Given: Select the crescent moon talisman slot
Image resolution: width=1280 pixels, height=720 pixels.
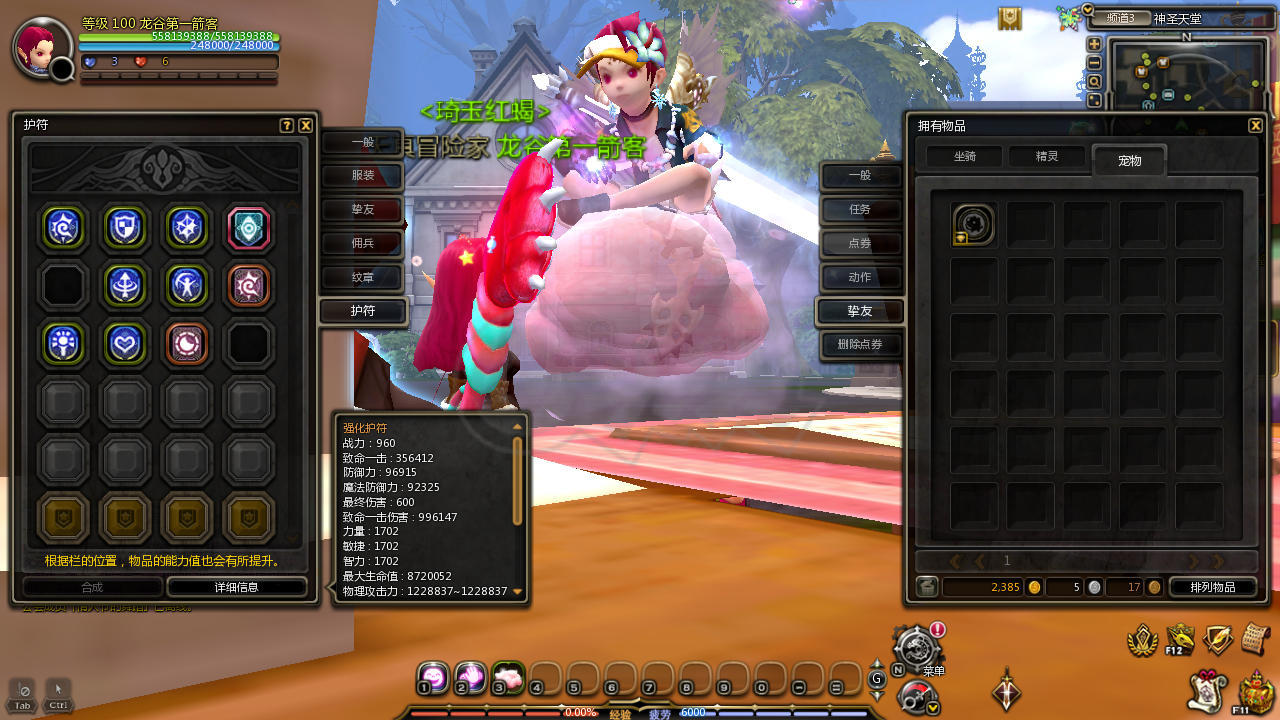Looking at the screenshot, I should pyautogui.click(x=187, y=344).
